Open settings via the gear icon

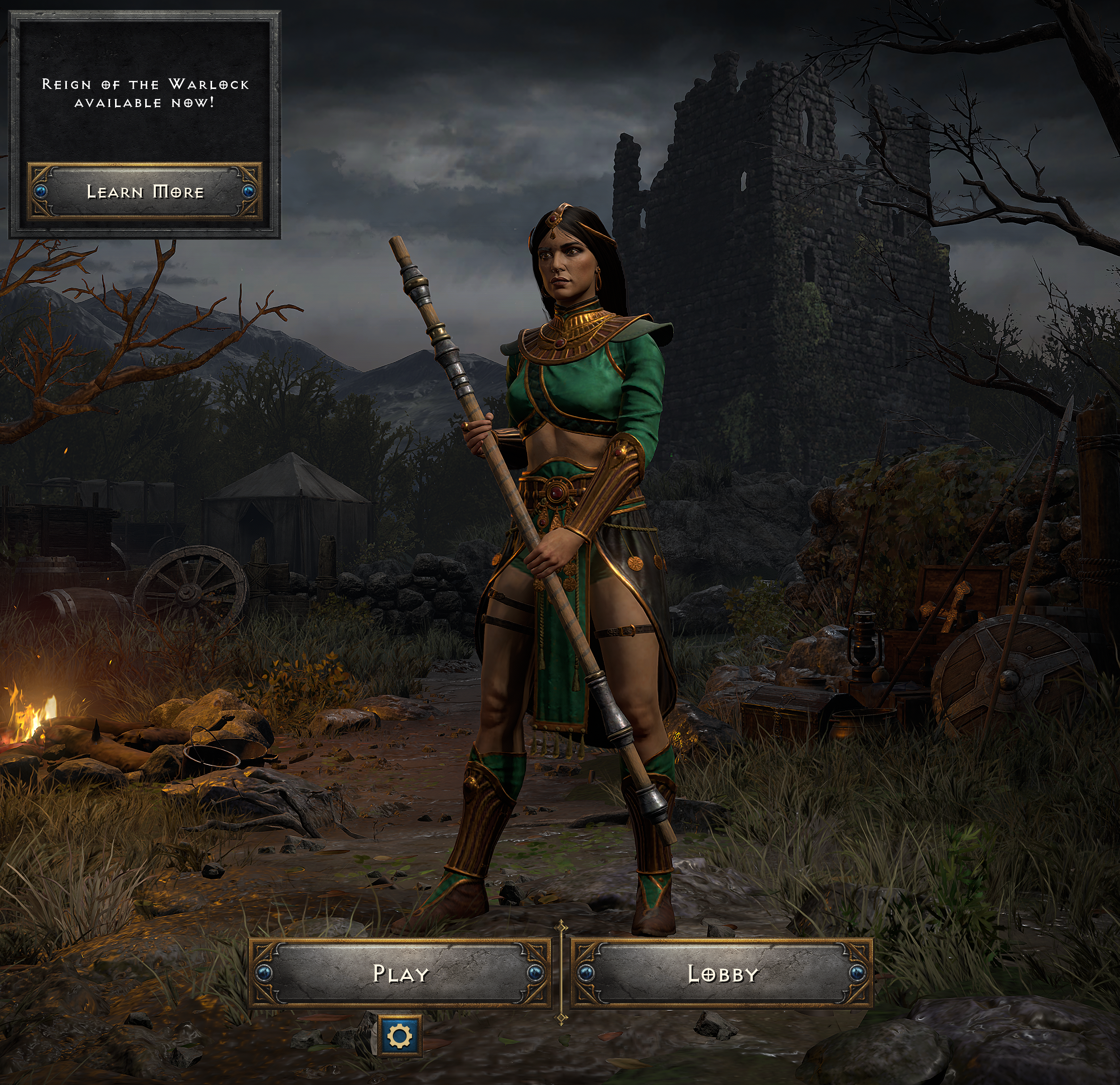click(399, 1035)
